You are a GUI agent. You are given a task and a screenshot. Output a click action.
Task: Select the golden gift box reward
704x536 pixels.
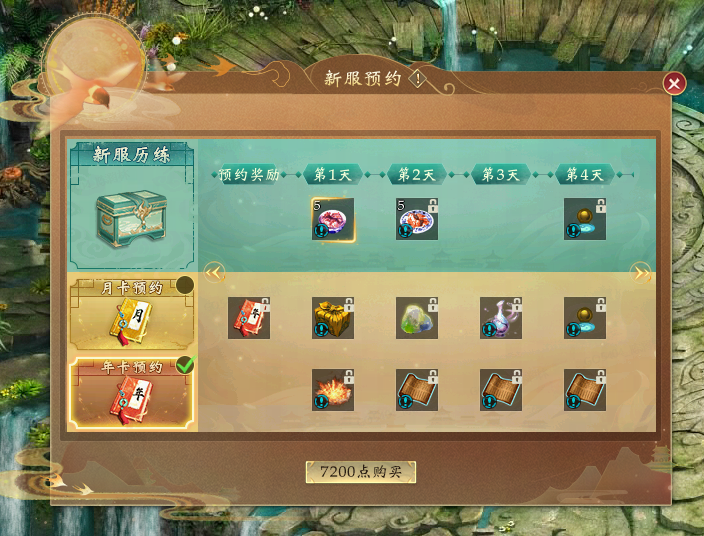pos(333,317)
